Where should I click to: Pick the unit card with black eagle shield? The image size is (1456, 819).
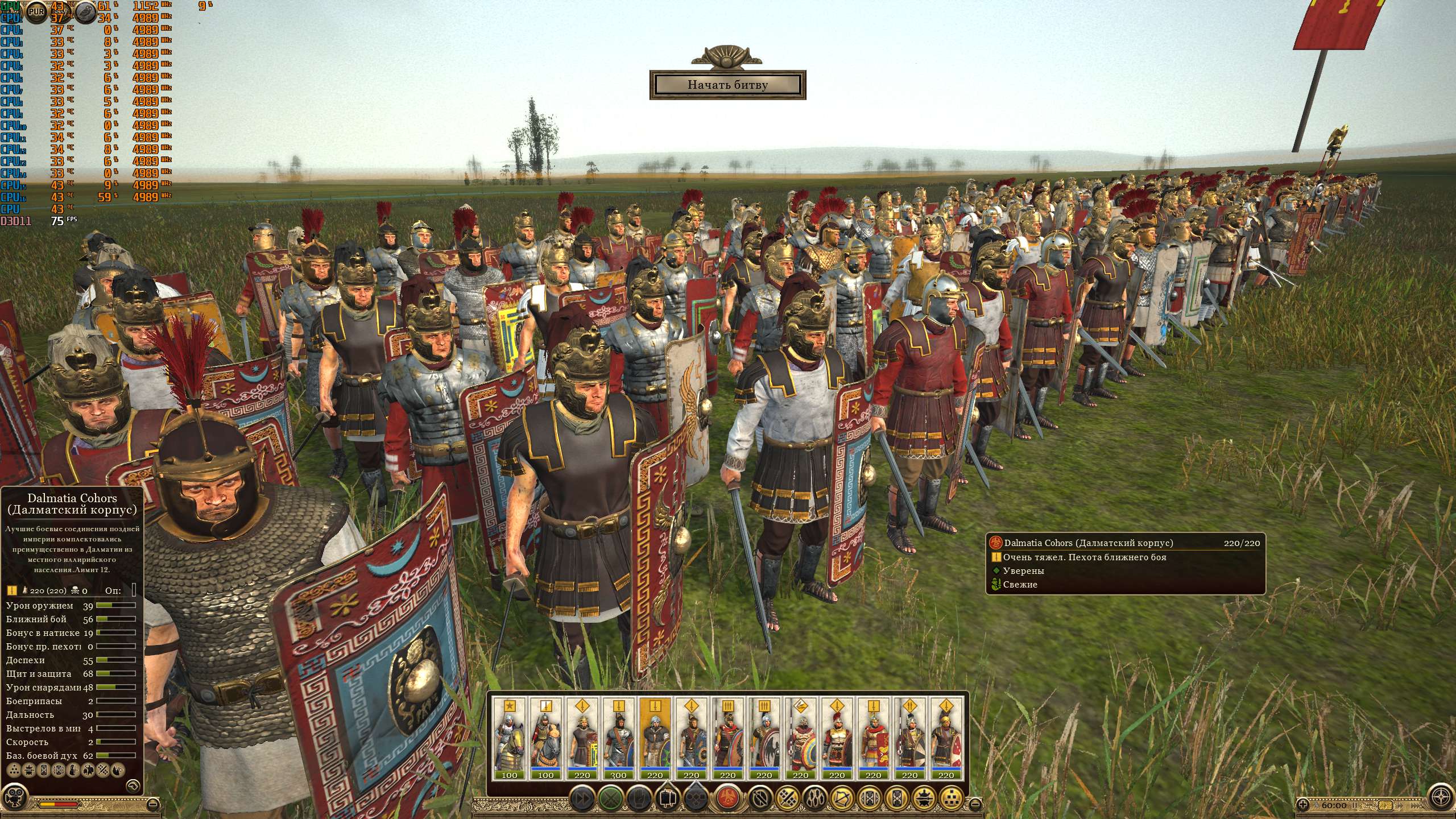pyautogui.click(x=764, y=738)
